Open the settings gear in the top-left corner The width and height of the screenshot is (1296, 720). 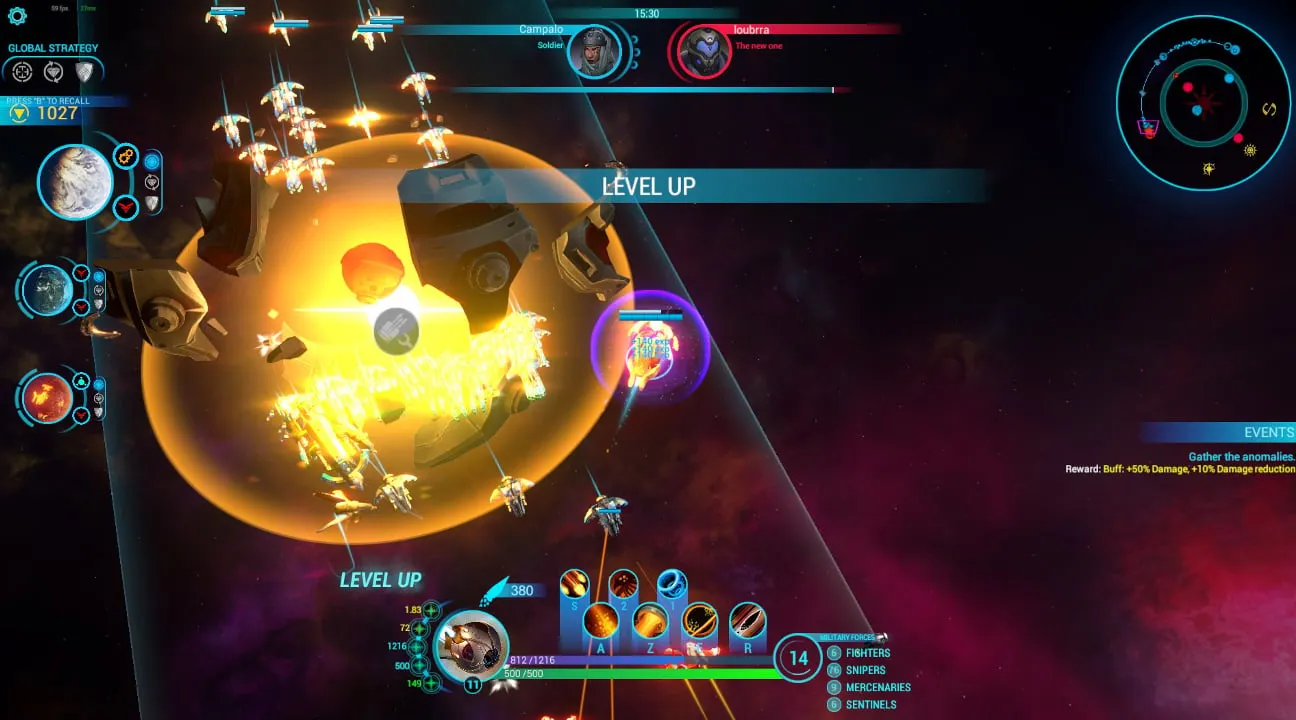(17, 14)
